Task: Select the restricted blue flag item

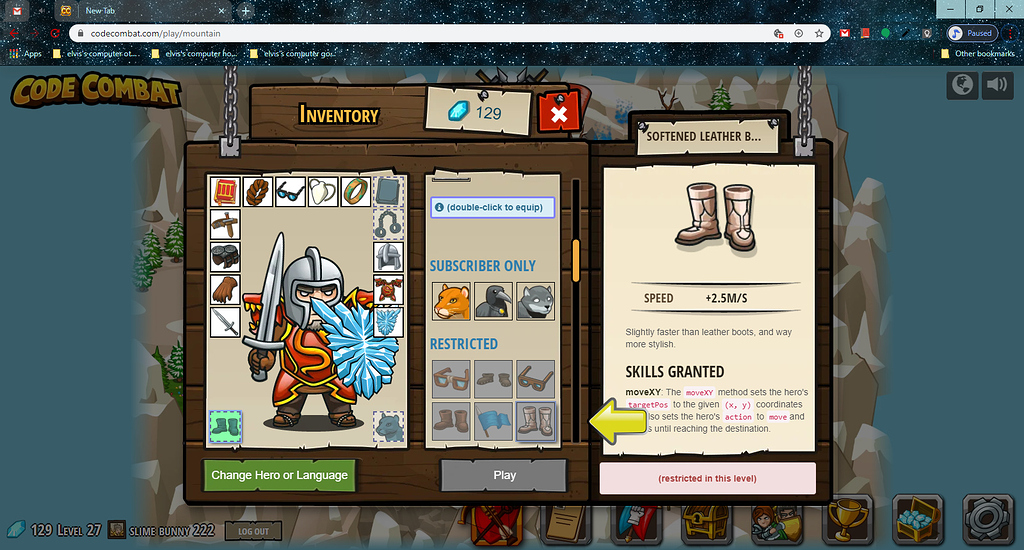Action: pos(493,421)
